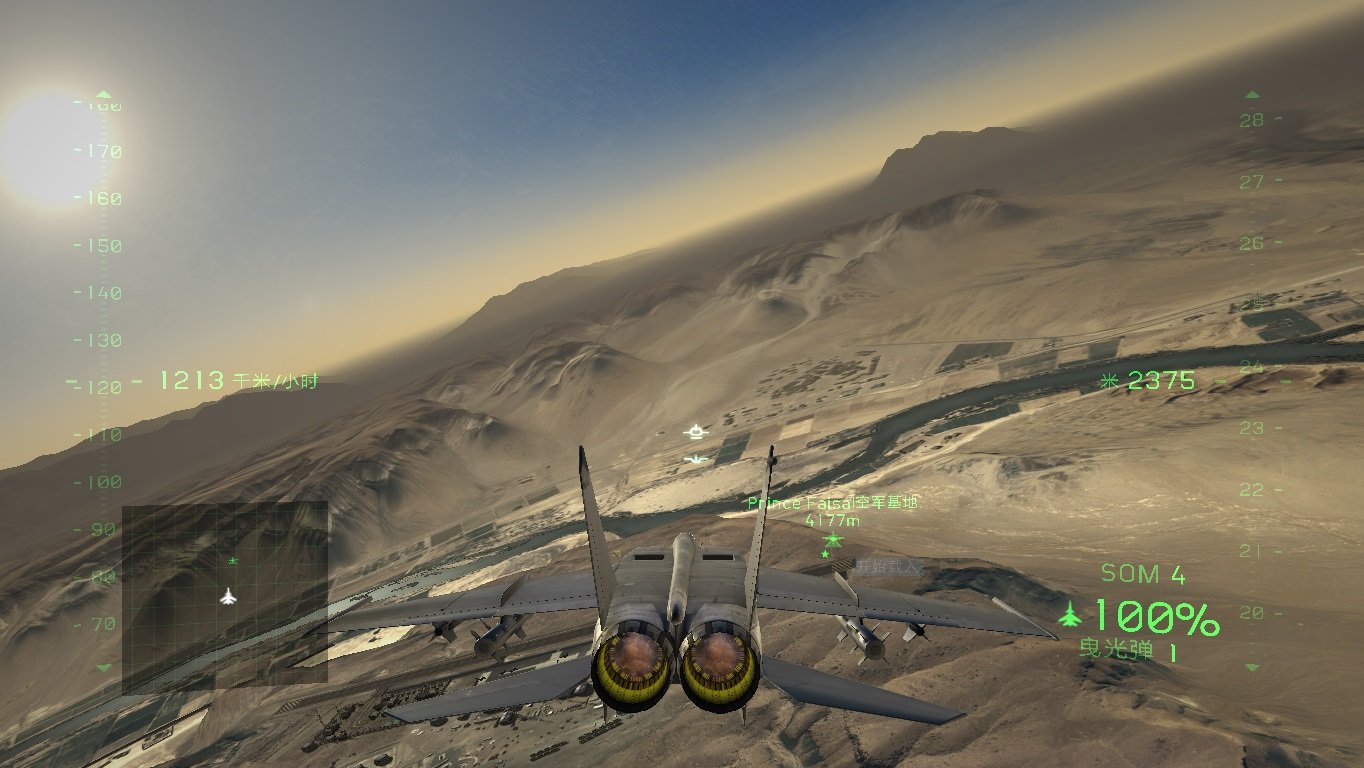Click the green aircraft integrity icon
1364x768 pixels.
tap(1070, 612)
